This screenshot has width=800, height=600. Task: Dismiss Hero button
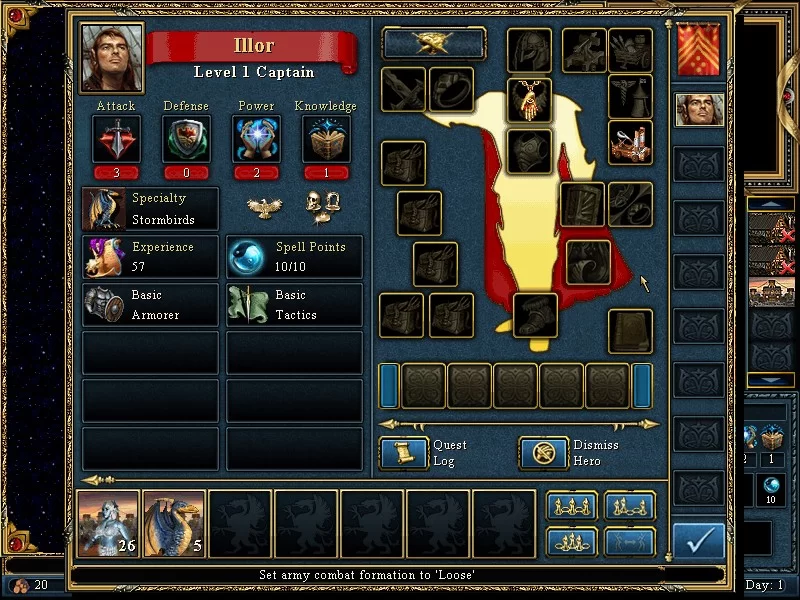pyautogui.click(x=544, y=453)
